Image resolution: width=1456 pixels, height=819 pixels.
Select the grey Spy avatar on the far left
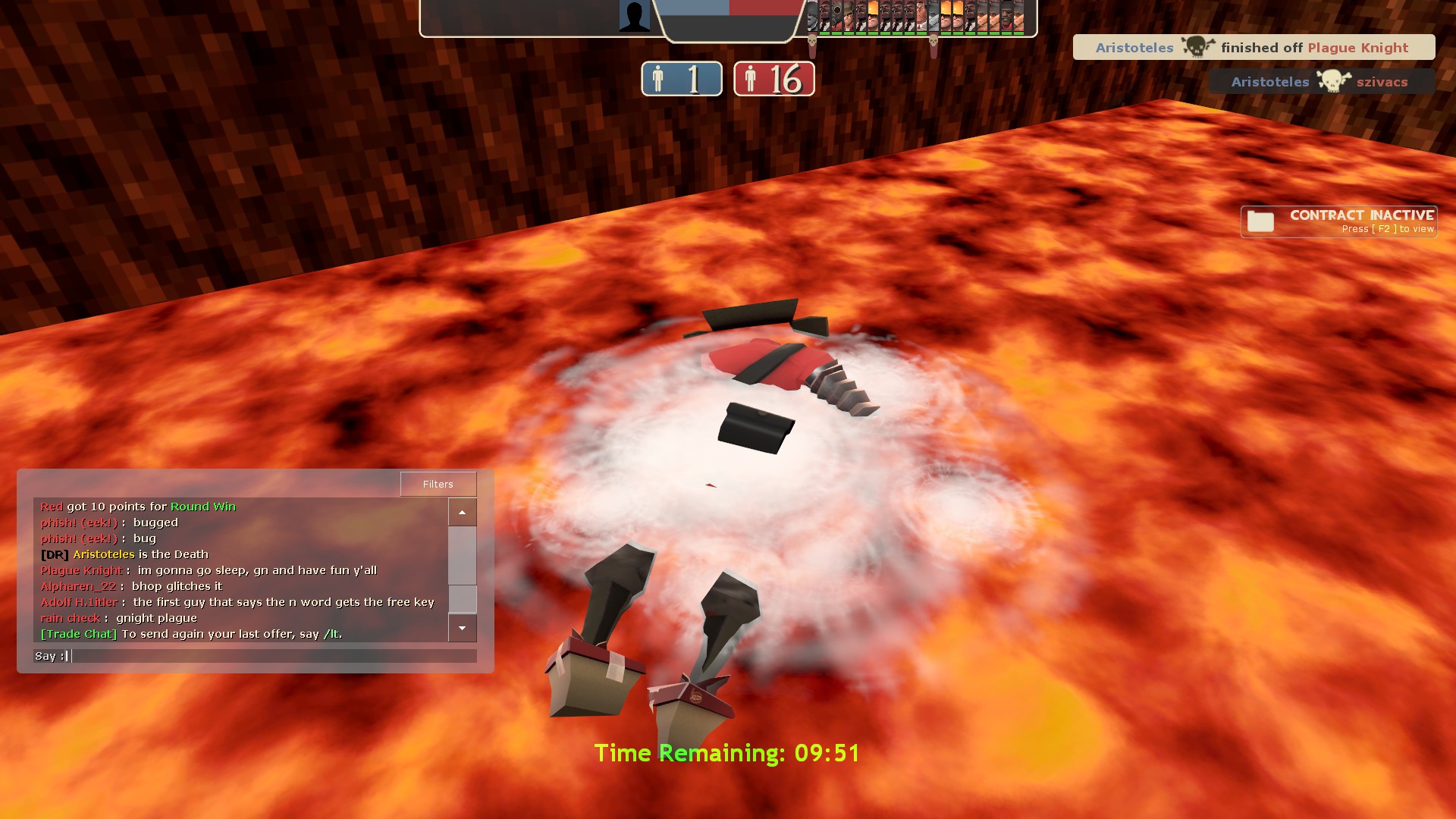tap(811, 15)
